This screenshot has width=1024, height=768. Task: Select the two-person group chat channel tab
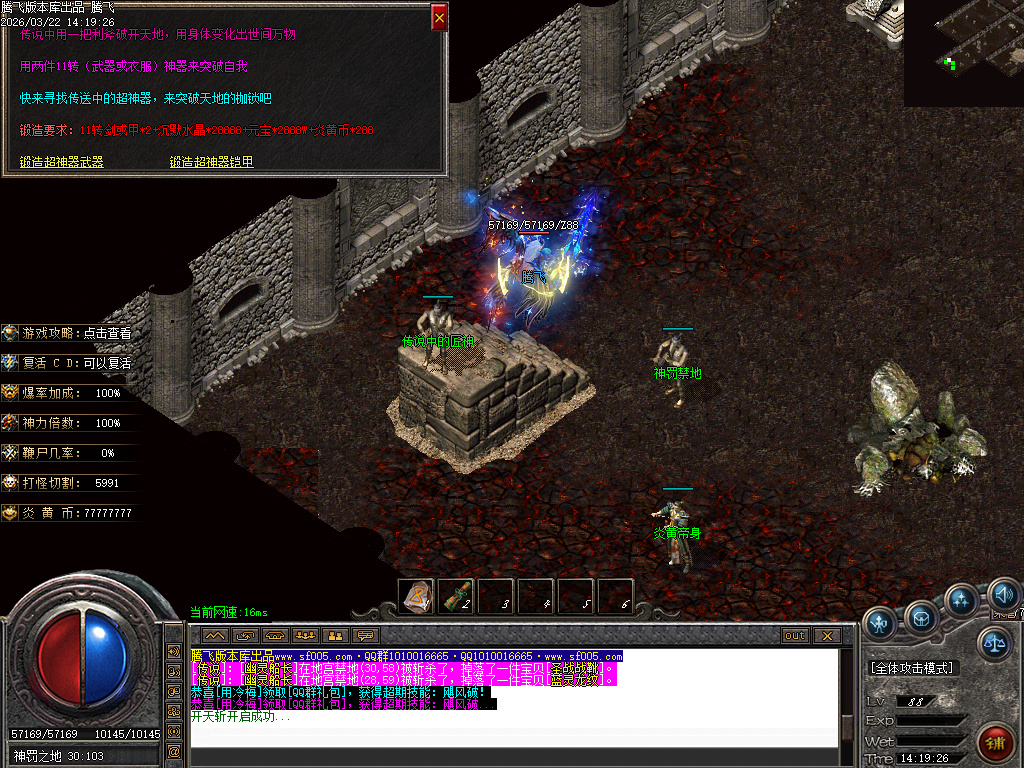[335, 635]
